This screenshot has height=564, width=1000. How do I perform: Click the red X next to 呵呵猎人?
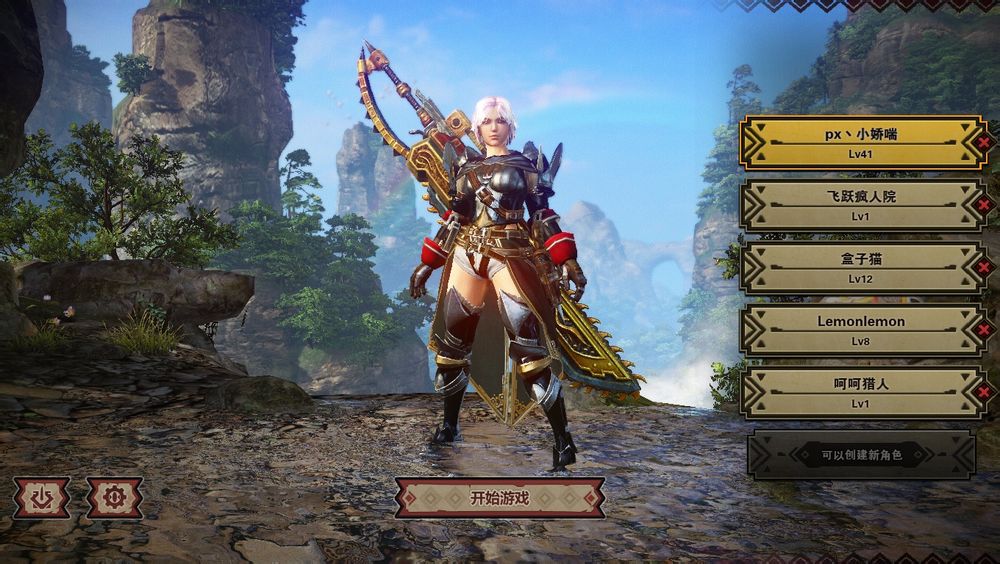(984, 392)
